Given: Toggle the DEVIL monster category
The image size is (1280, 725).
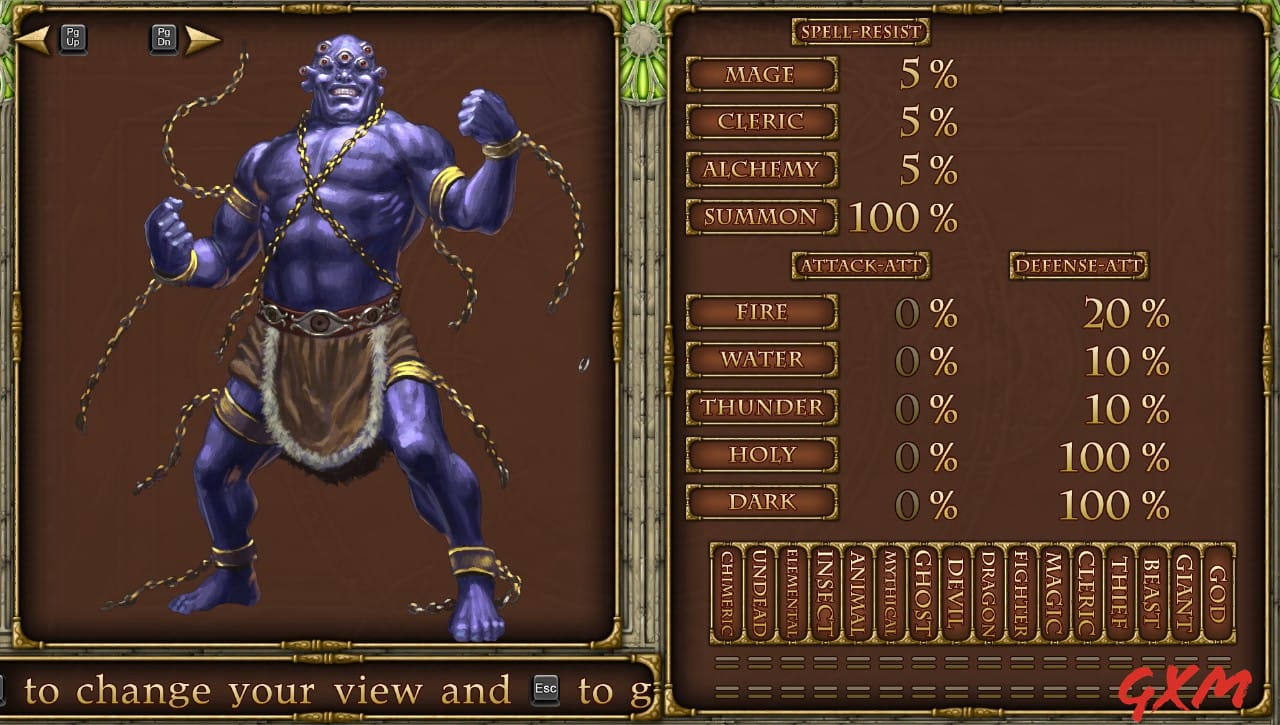Looking at the screenshot, I should [953, 595].
